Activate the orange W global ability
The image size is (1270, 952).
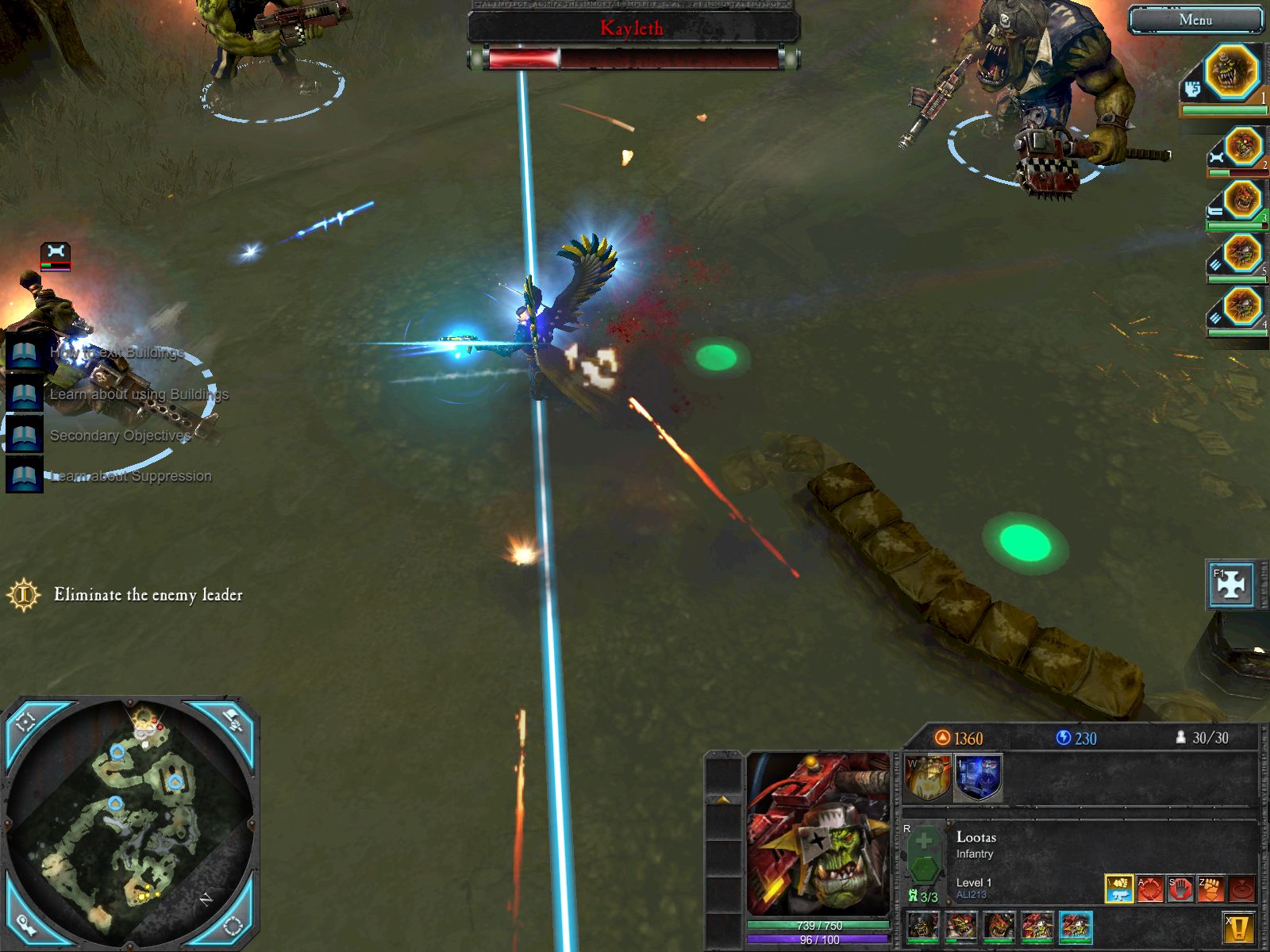[x=928, y=777]
